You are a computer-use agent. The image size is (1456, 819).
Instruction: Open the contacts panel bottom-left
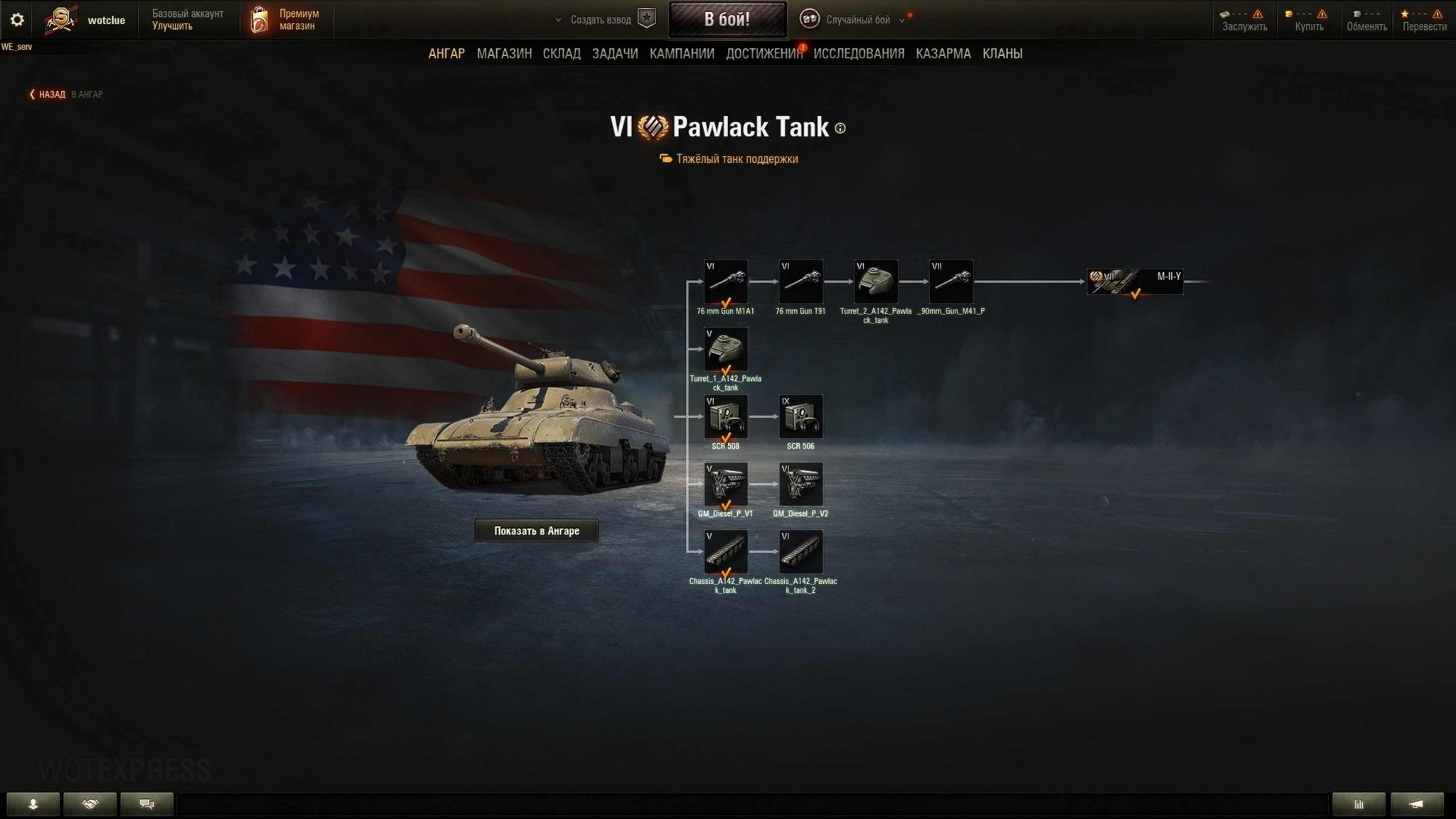33,803
